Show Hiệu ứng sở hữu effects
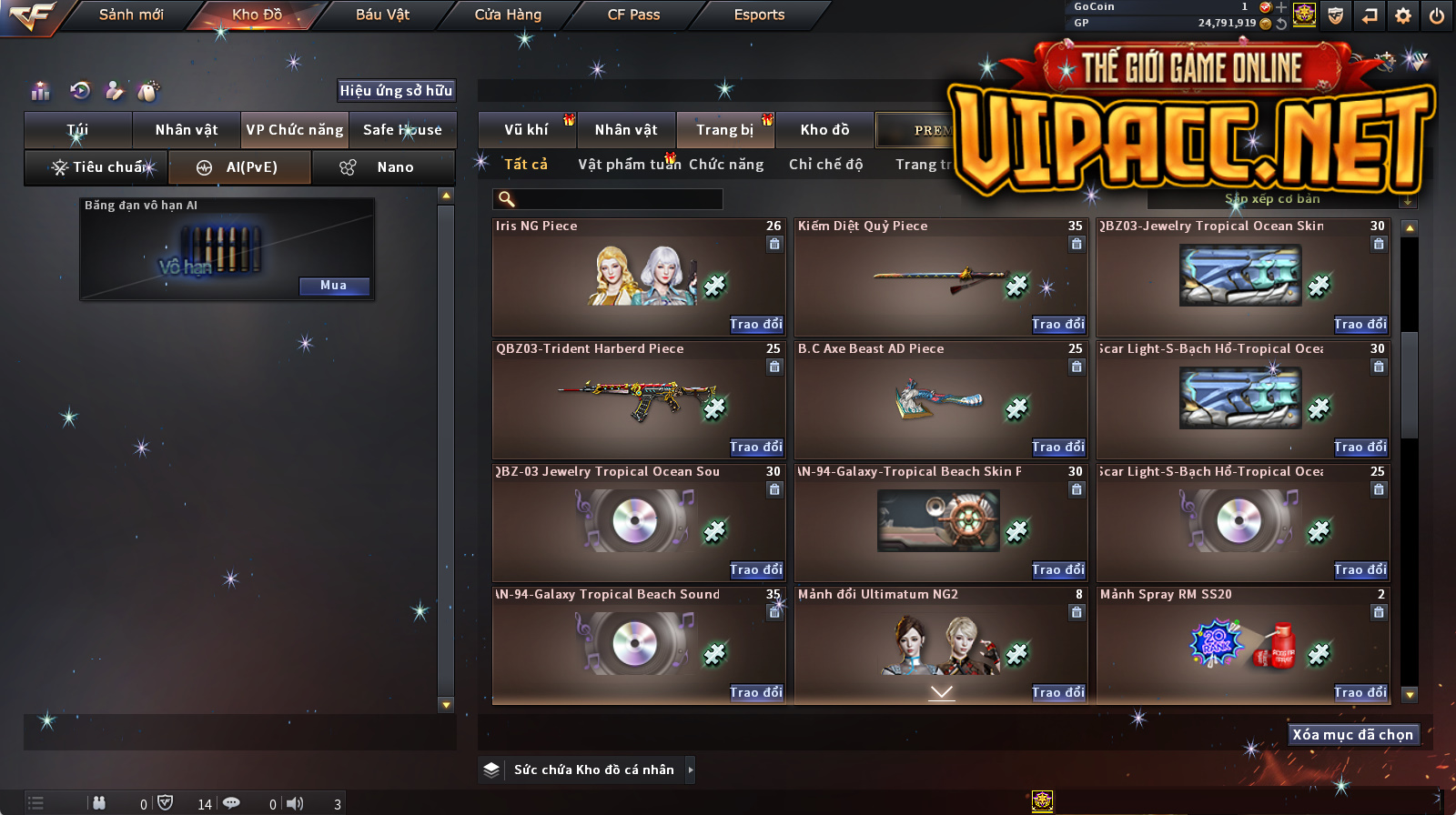This screenshot has height=815, width=1456. point(396,90)
